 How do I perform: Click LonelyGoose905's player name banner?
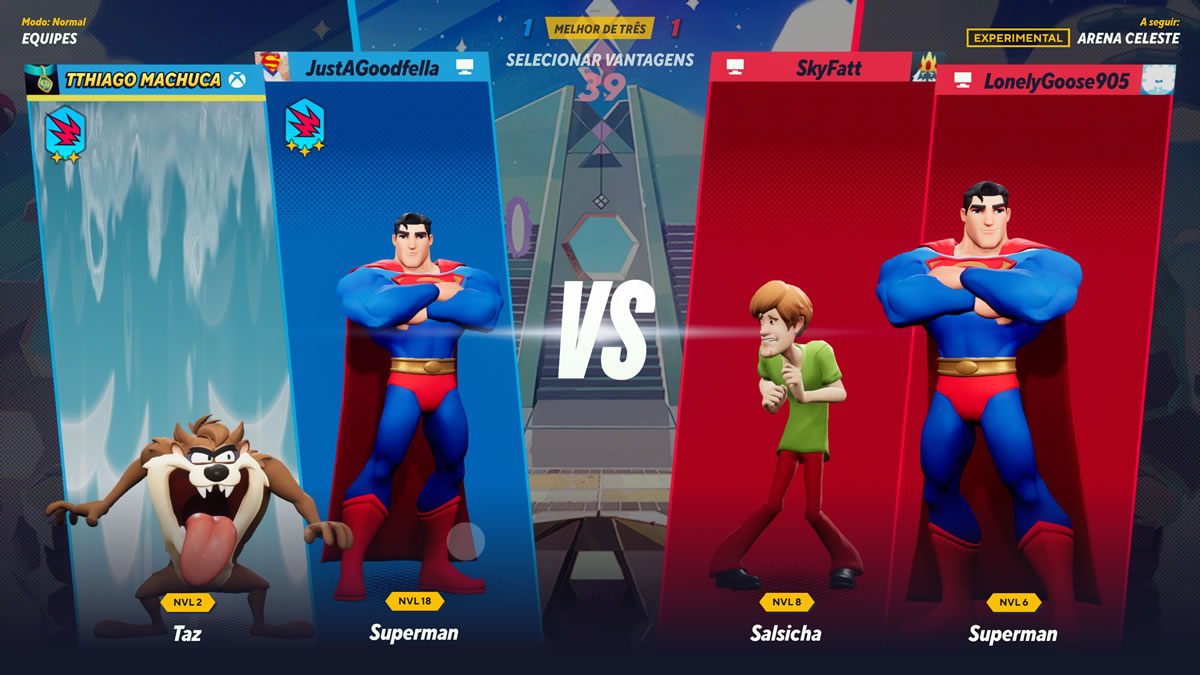(1055, 81)
